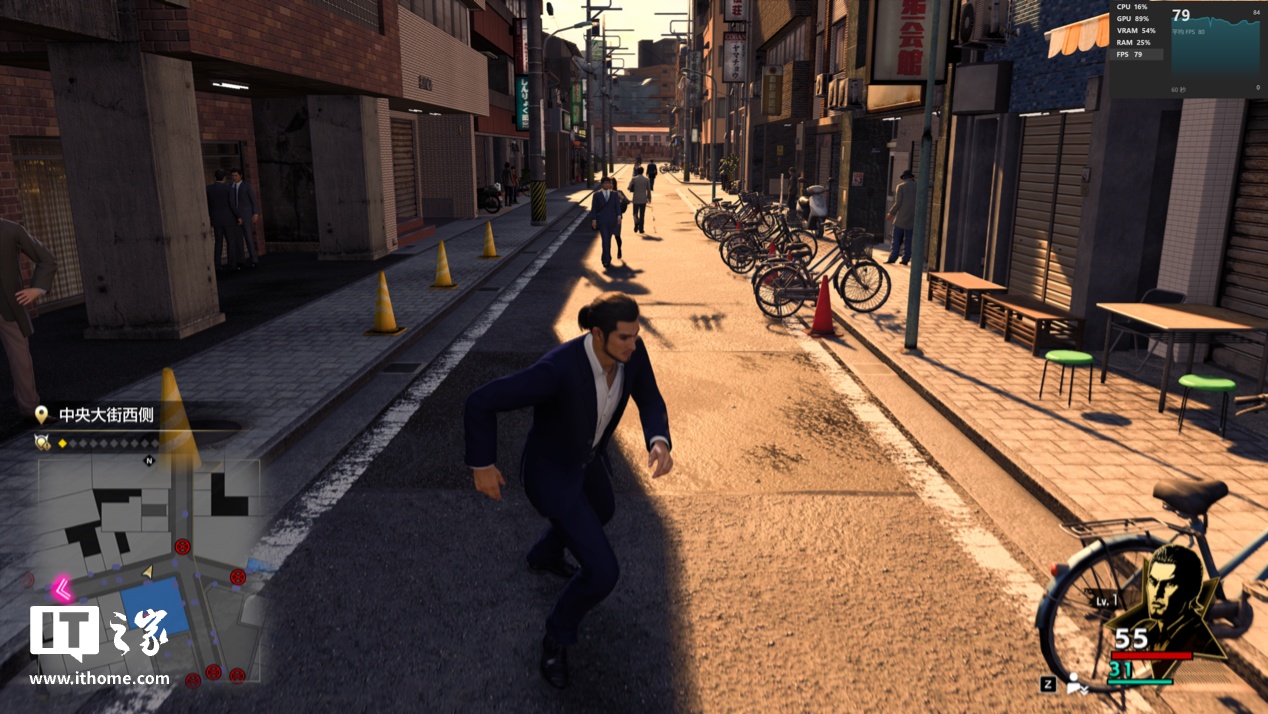The height and width of the screenshot is (714, 1268).
Task: Open the street minimap
Action: 148,570
